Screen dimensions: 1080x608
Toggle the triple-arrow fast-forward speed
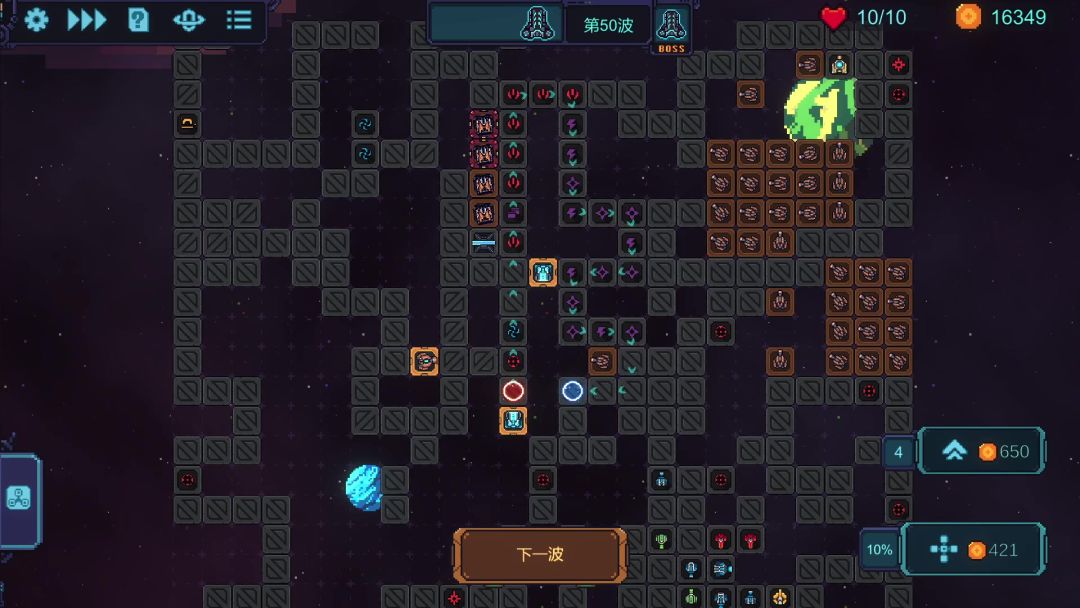87,20
